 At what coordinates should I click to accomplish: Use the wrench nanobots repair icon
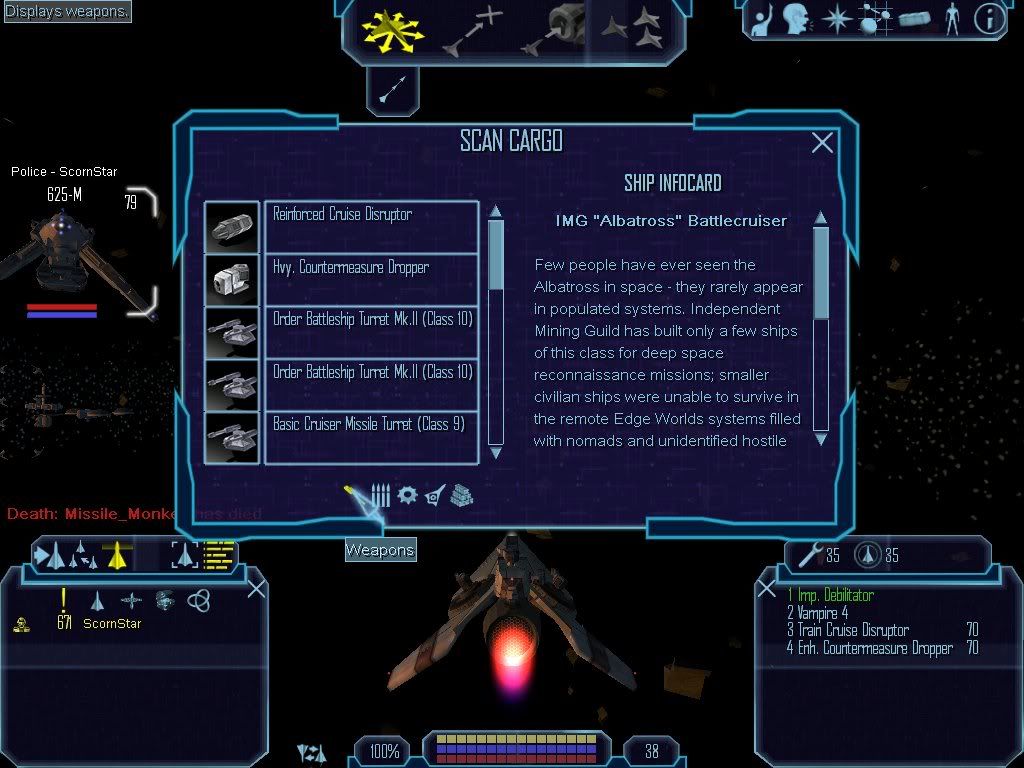pyautogui.click(x=806, y=554)
